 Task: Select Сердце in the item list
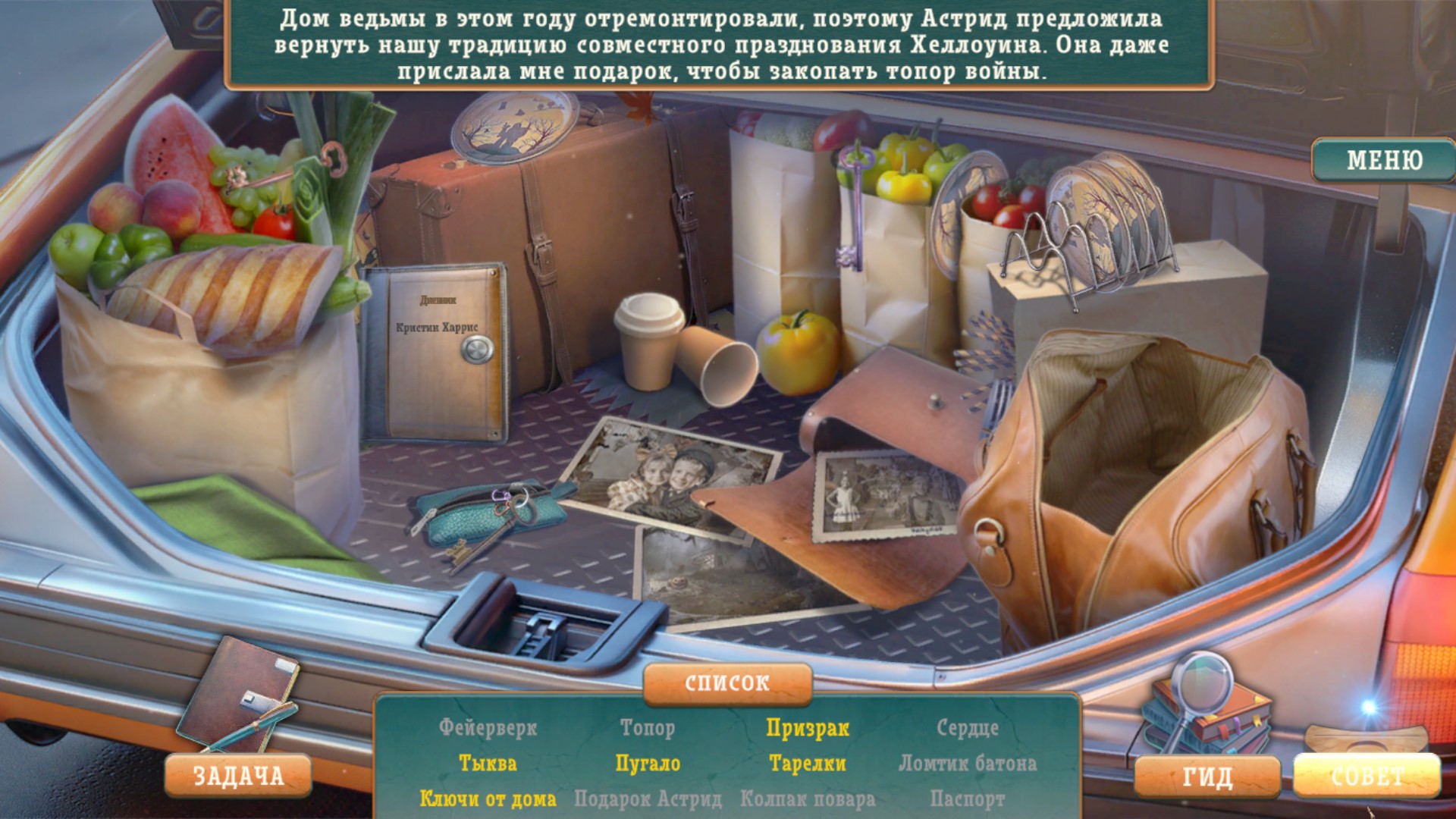[x=968, y=728]
